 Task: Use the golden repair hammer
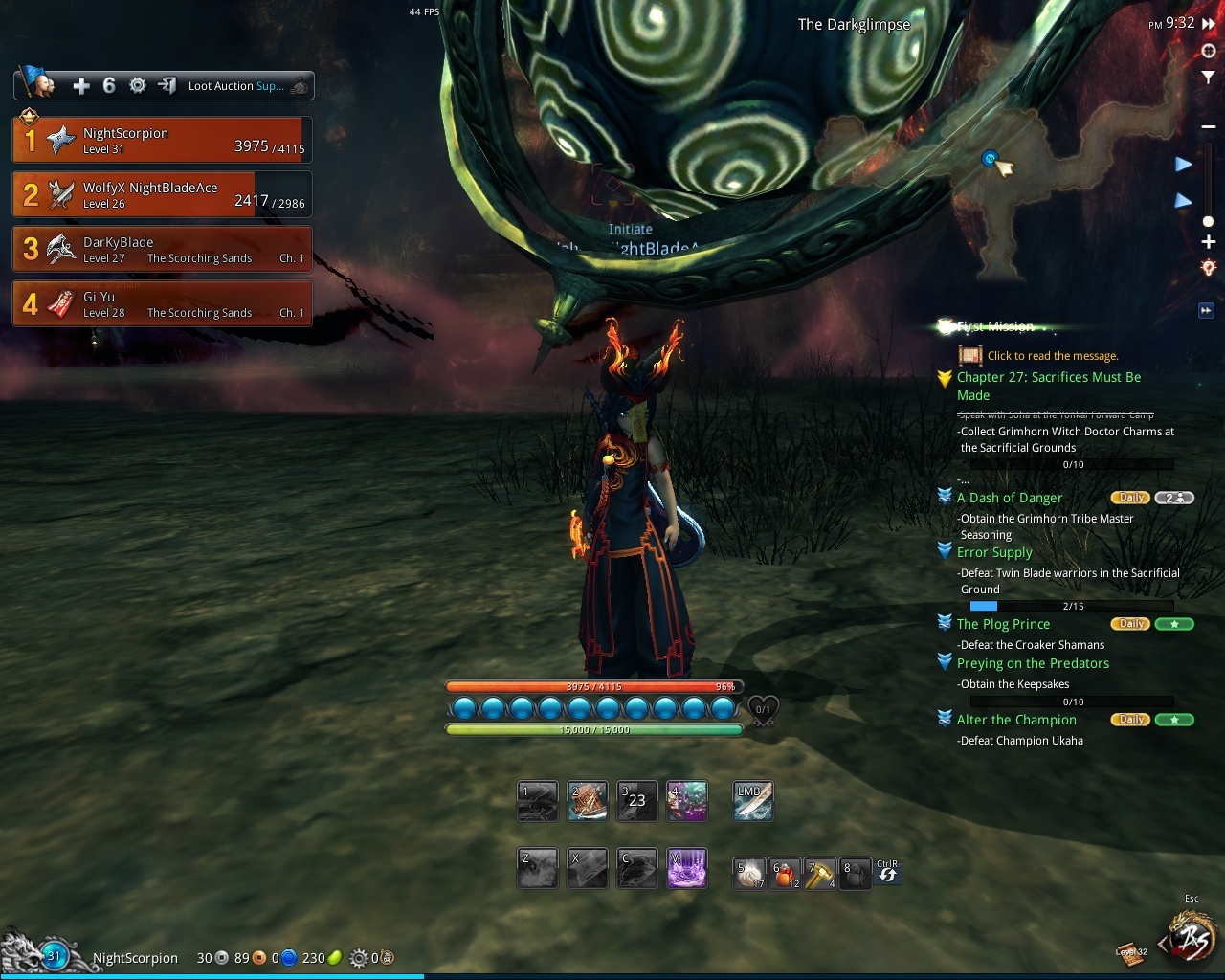tap(820, 873)
